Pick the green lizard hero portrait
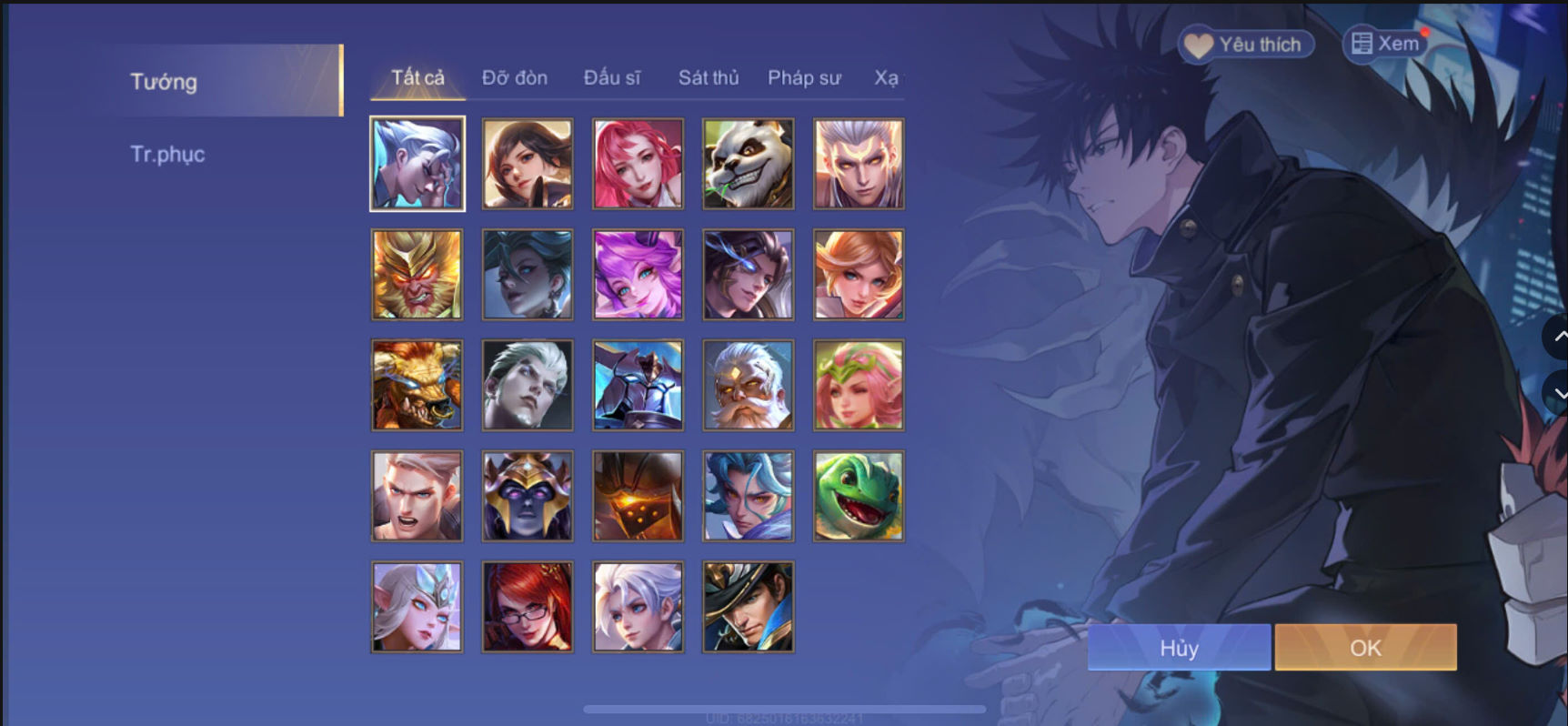 click(x=858, y=496)
